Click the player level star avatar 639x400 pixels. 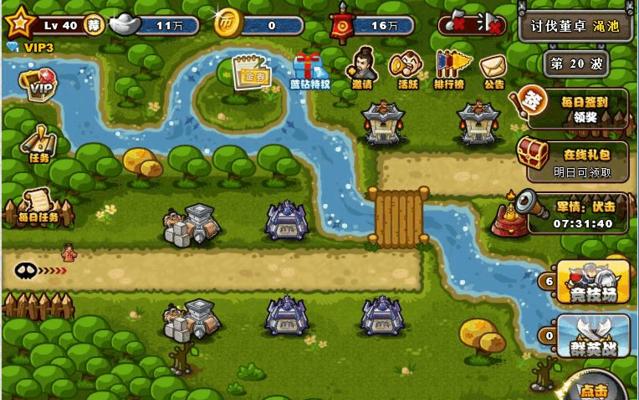[18, 20]
